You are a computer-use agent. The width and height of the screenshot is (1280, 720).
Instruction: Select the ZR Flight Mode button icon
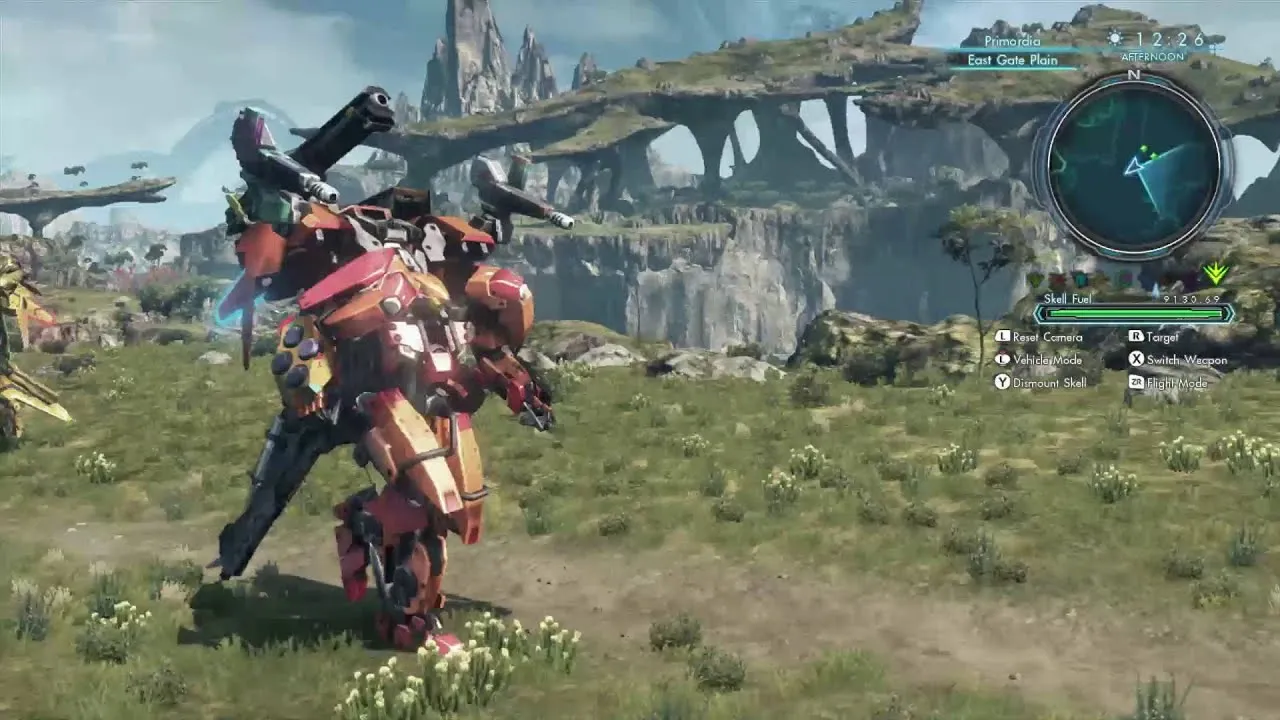1138,382
